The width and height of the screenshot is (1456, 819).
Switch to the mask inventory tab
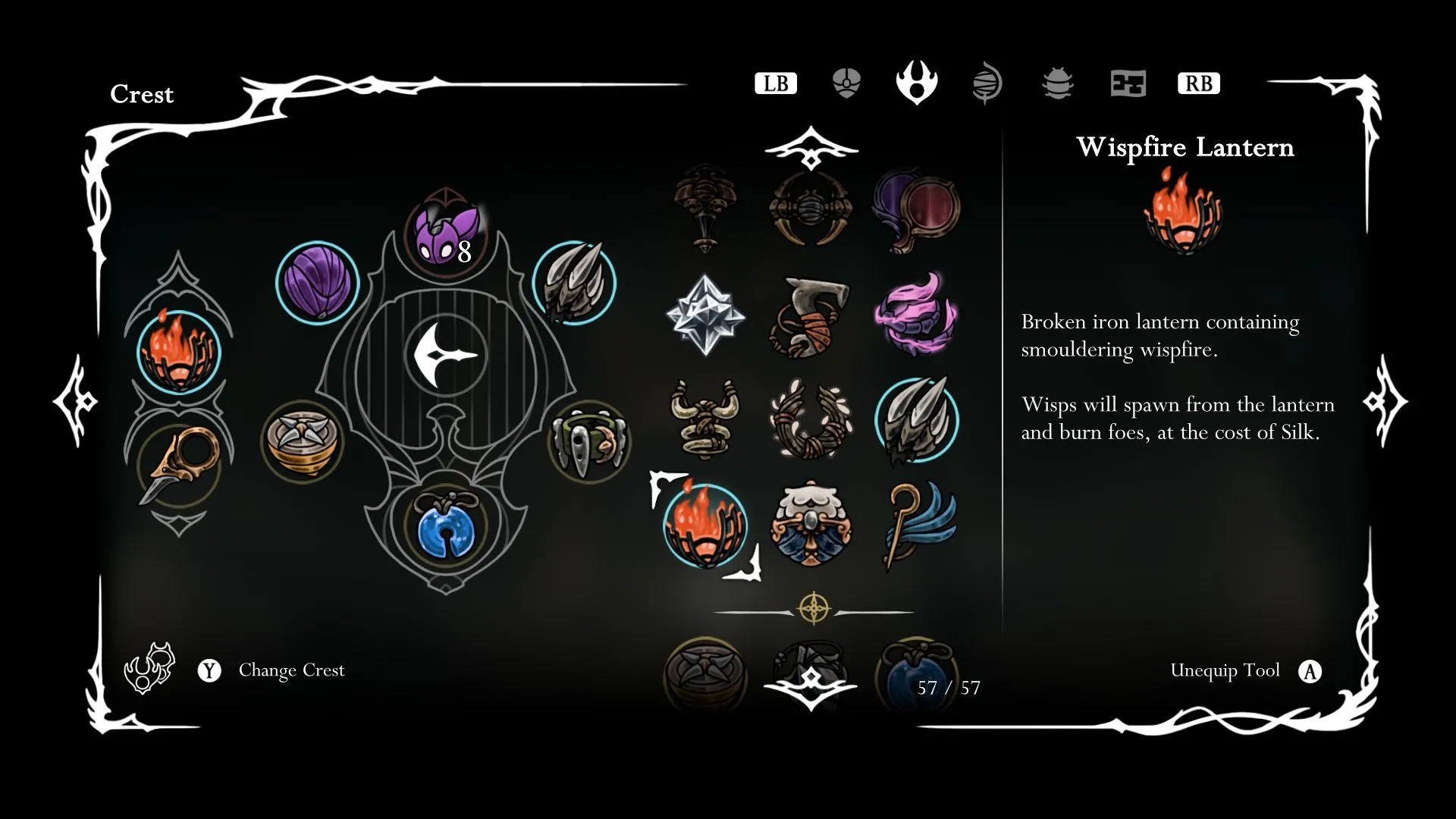pos(846,83)
